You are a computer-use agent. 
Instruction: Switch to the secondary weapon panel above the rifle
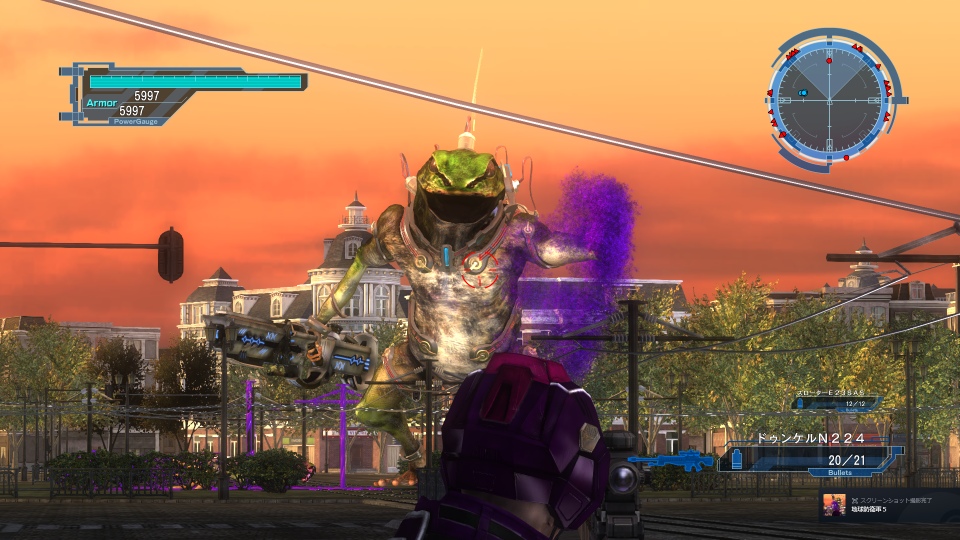838,402
